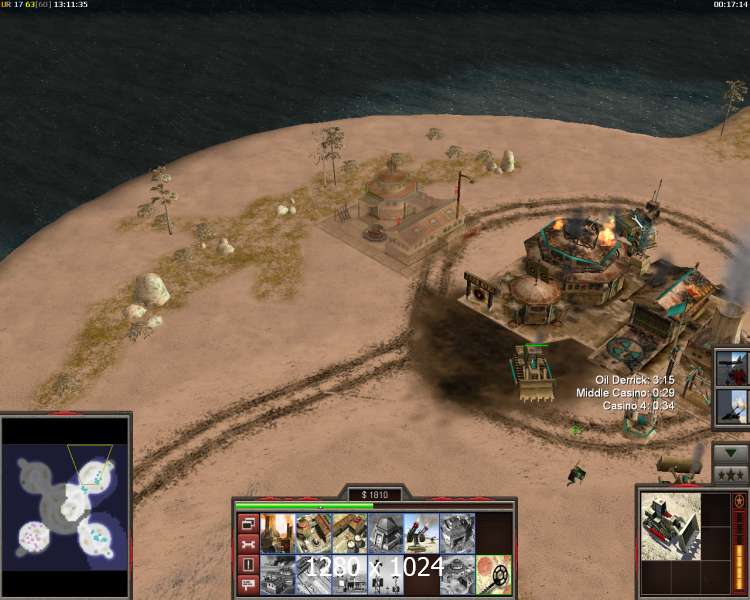The image size is (750, 600).
Task: Choose the speaker tower build icon
Action: [x=384, y=574]
